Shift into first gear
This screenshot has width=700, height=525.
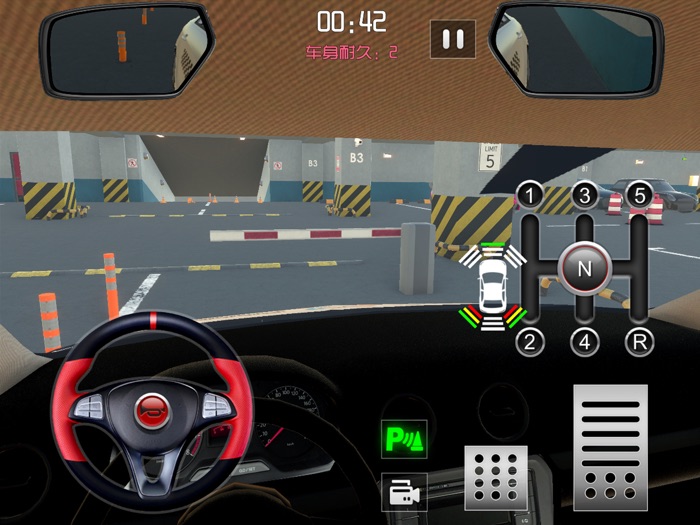[x=529, y=194]
